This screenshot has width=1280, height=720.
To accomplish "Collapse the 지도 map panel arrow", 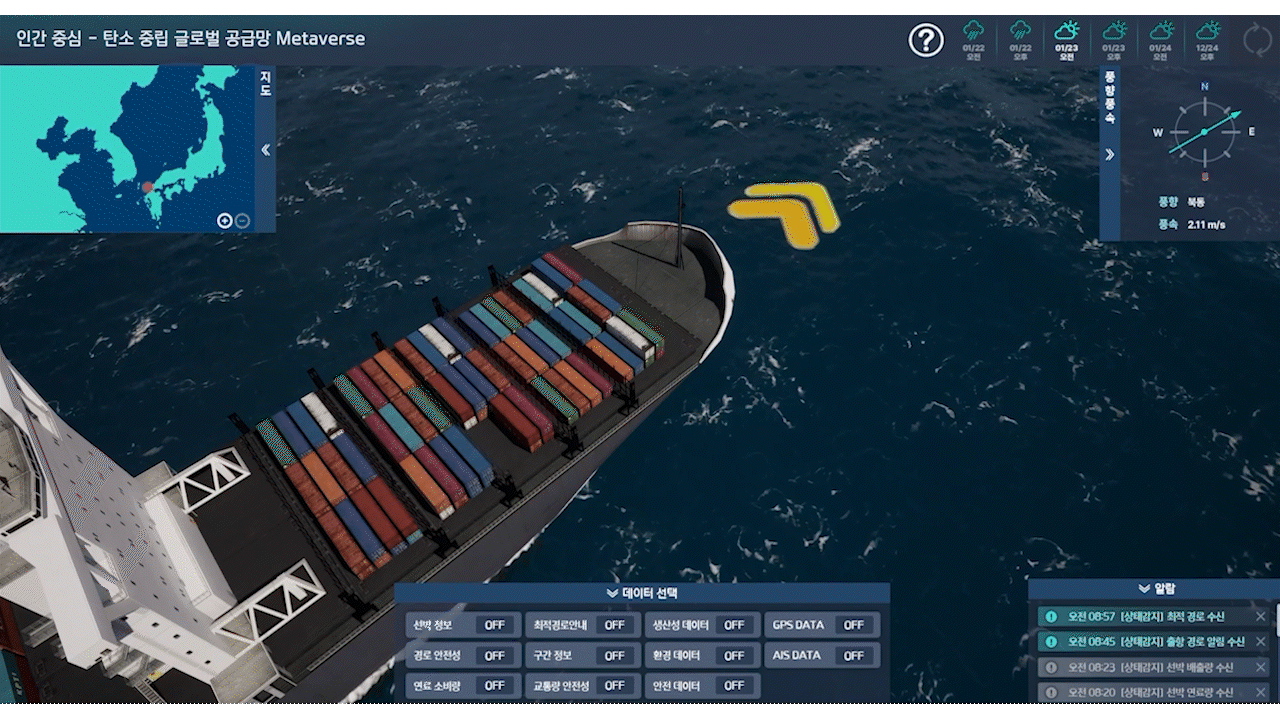I will click(x=266, y=150).
